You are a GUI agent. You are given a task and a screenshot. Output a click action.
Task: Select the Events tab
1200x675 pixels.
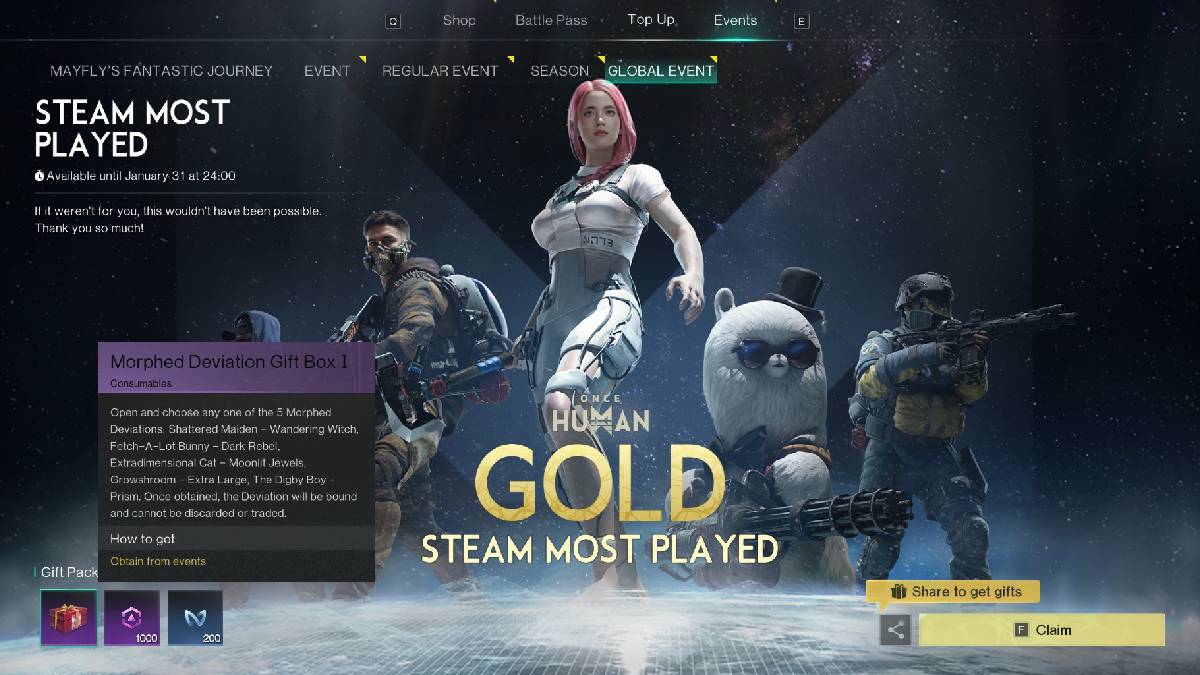click(735, 20)
